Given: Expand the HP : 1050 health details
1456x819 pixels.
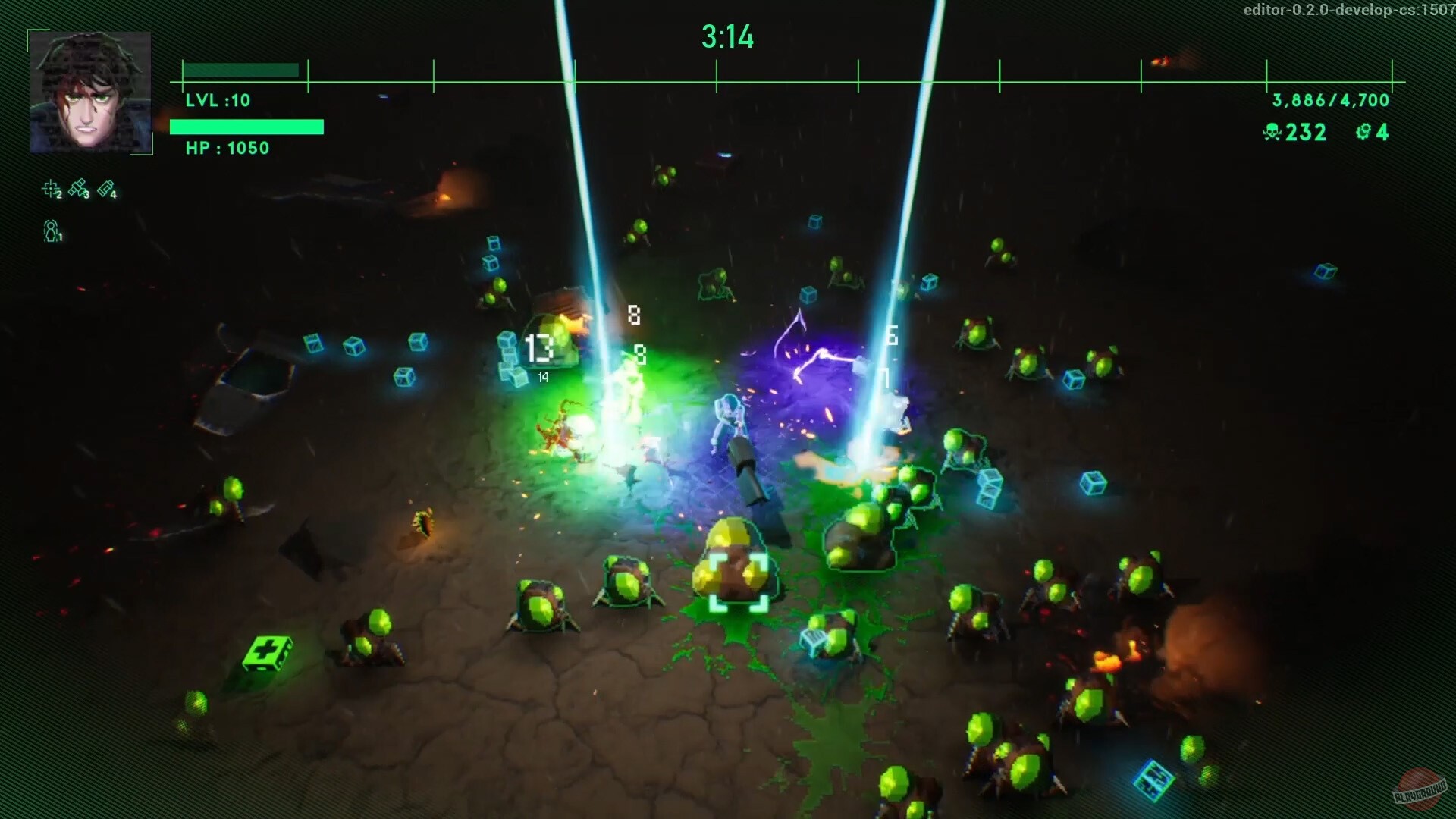Looking at the screenshot, I should [x=227, y=149].
